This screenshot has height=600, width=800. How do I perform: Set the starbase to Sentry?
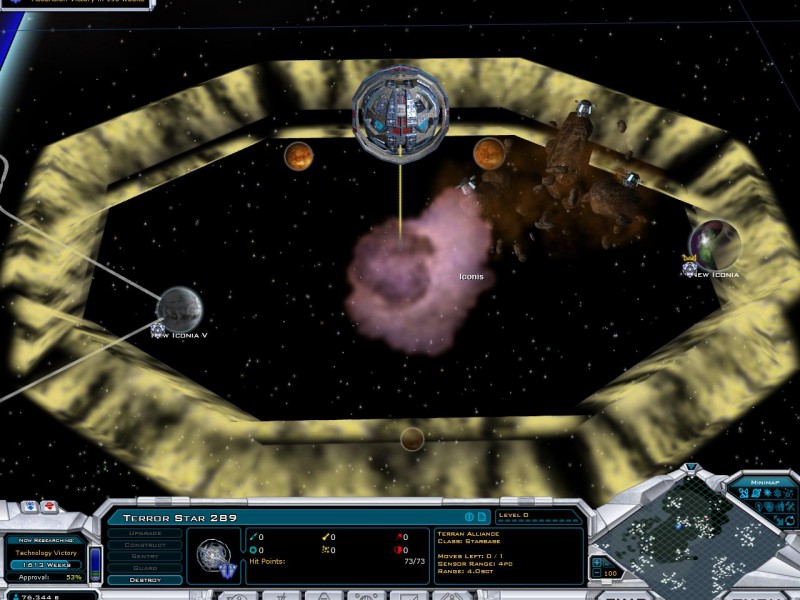pos(145,557)
